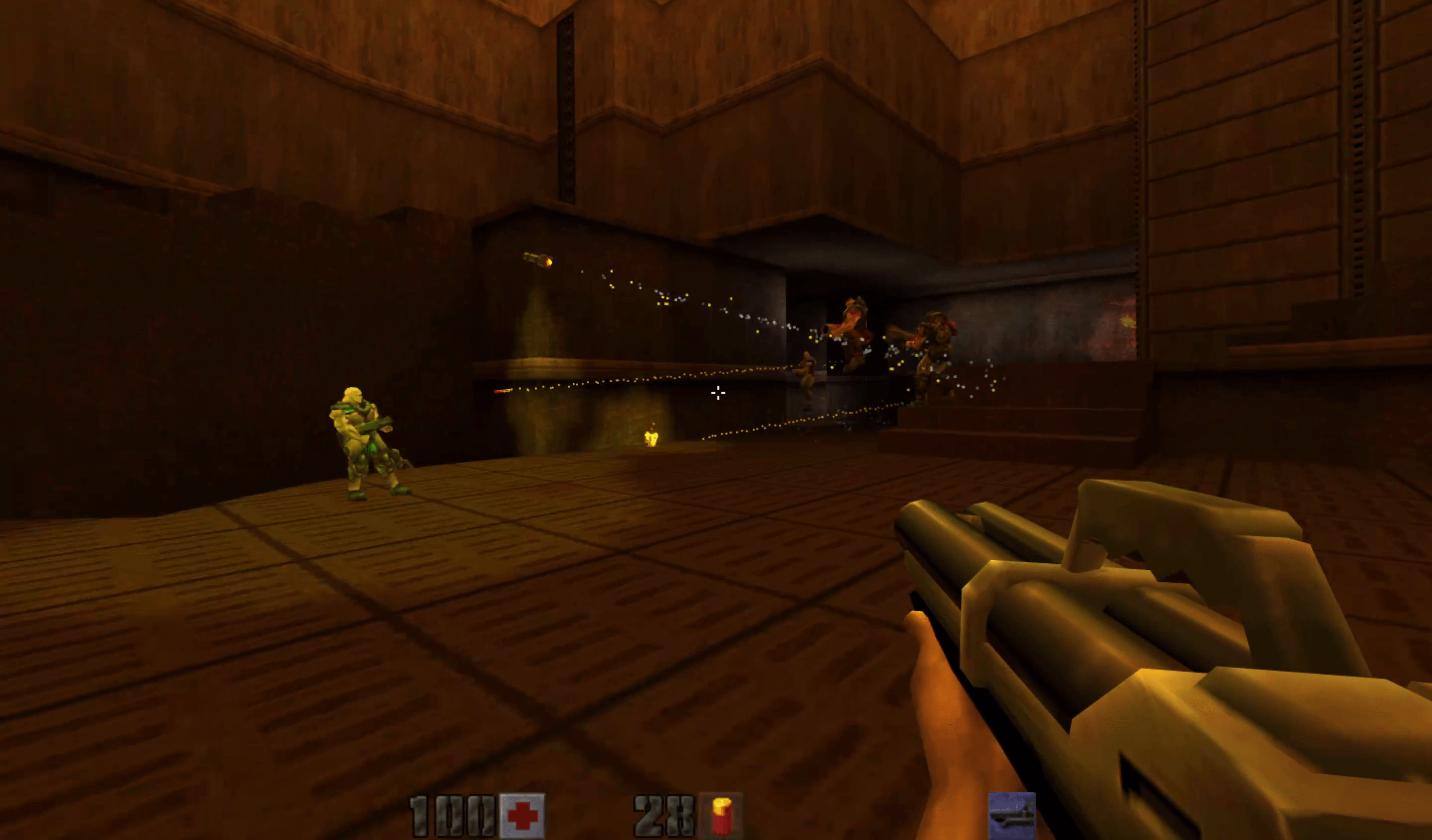Select the red shotgun shell ammo icon

721,817
